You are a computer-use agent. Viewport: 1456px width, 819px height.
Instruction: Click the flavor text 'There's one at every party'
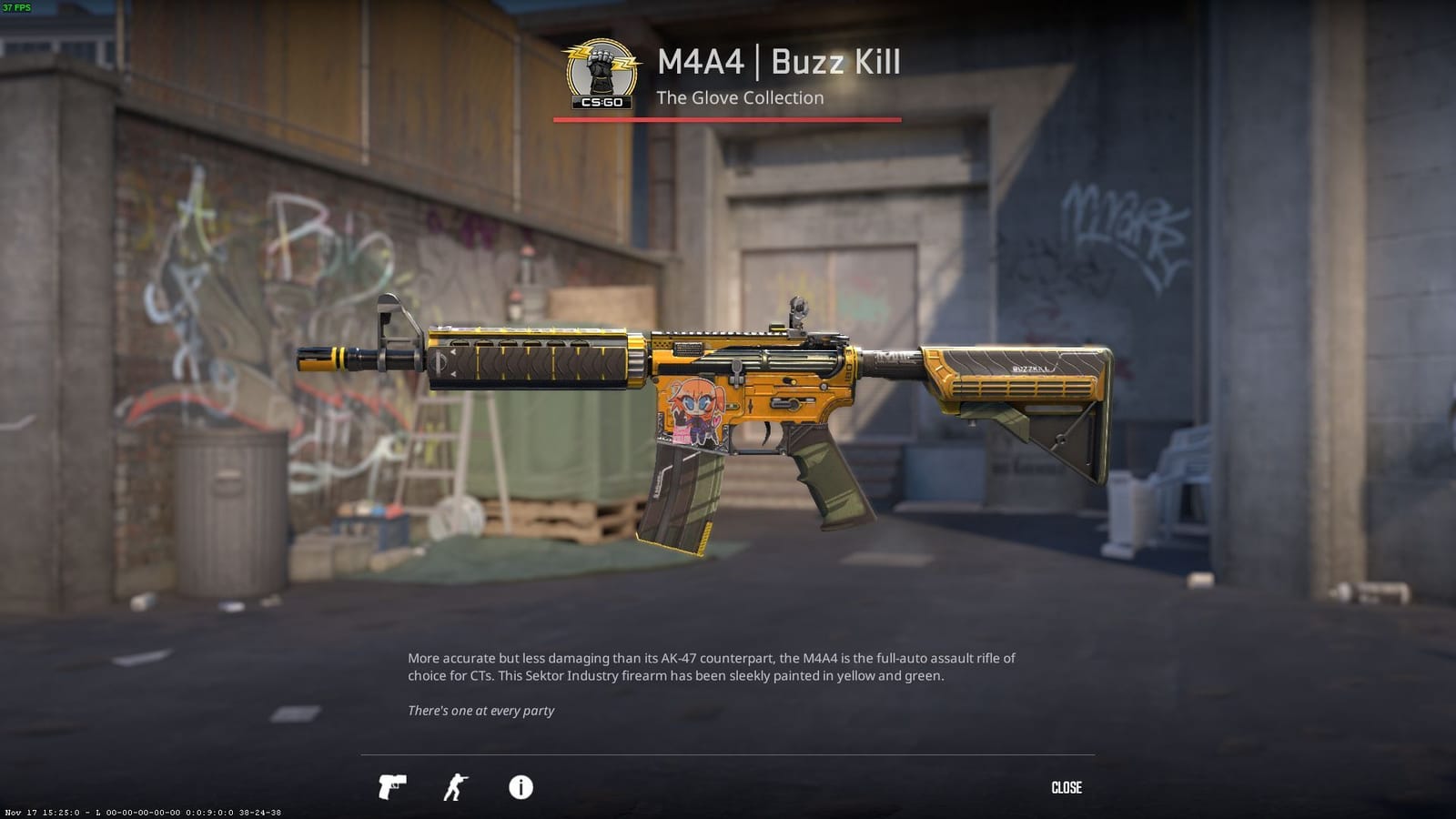481,711
